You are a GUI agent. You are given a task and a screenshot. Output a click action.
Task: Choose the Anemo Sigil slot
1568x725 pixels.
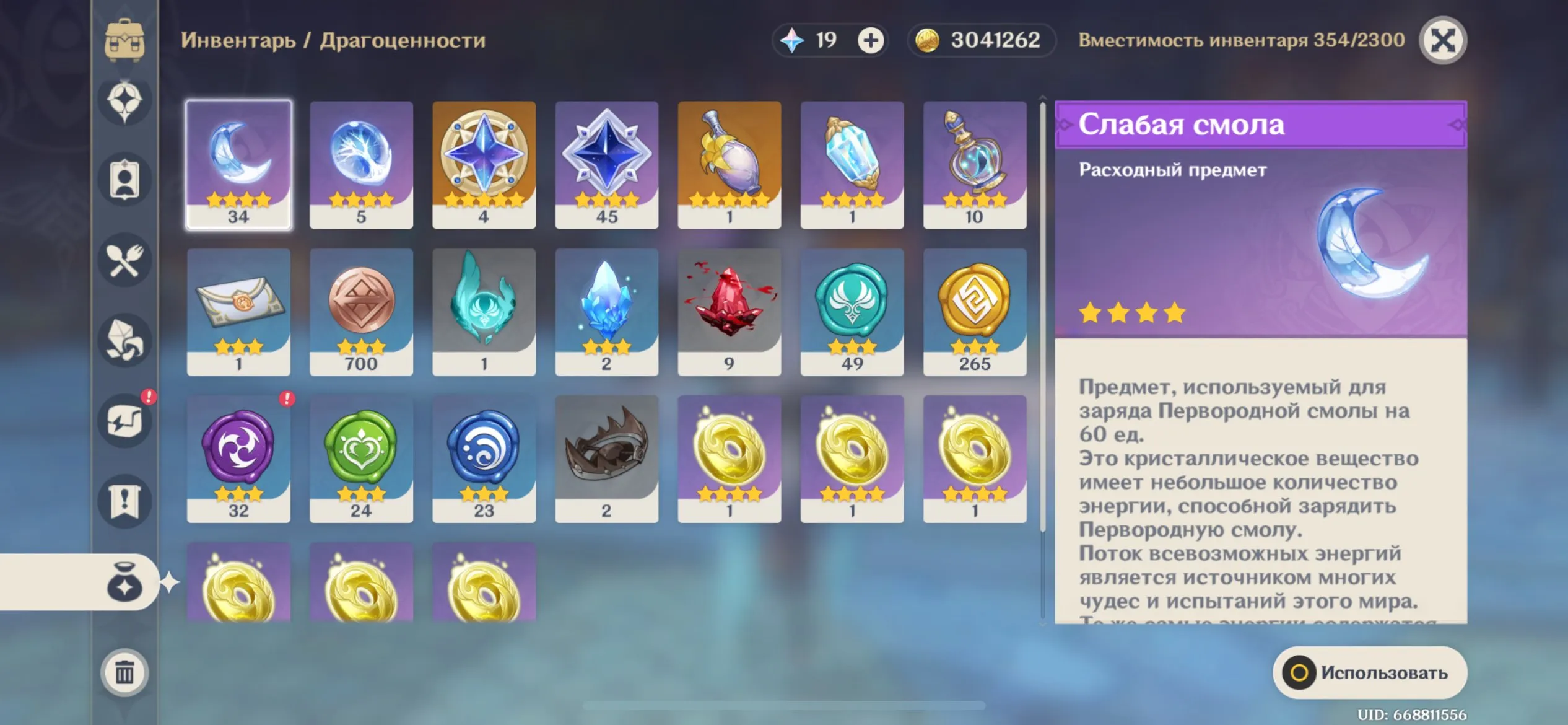(852, 312)
